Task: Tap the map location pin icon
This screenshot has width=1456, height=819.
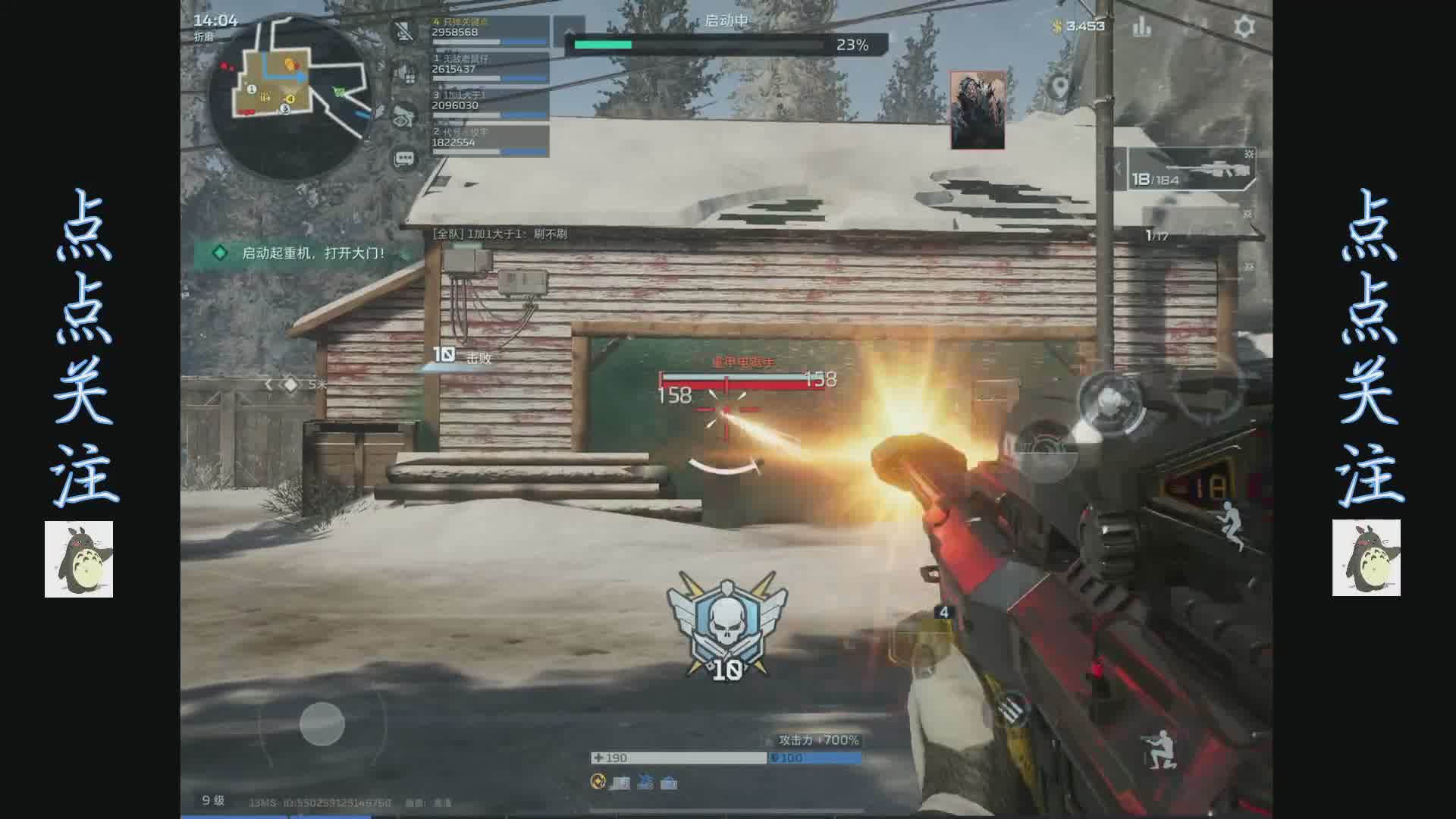Action: (x=1060, y=87)
